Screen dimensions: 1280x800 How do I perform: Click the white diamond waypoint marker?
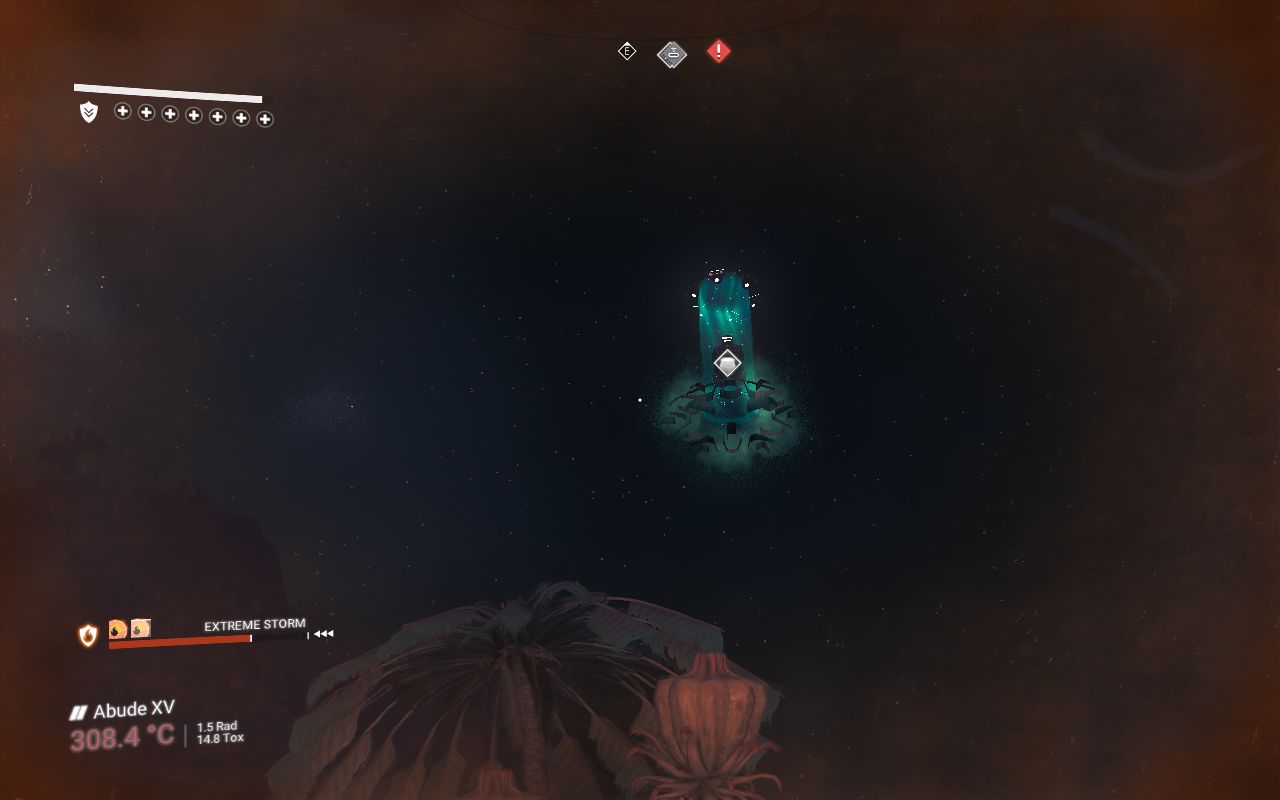(727, 364)
